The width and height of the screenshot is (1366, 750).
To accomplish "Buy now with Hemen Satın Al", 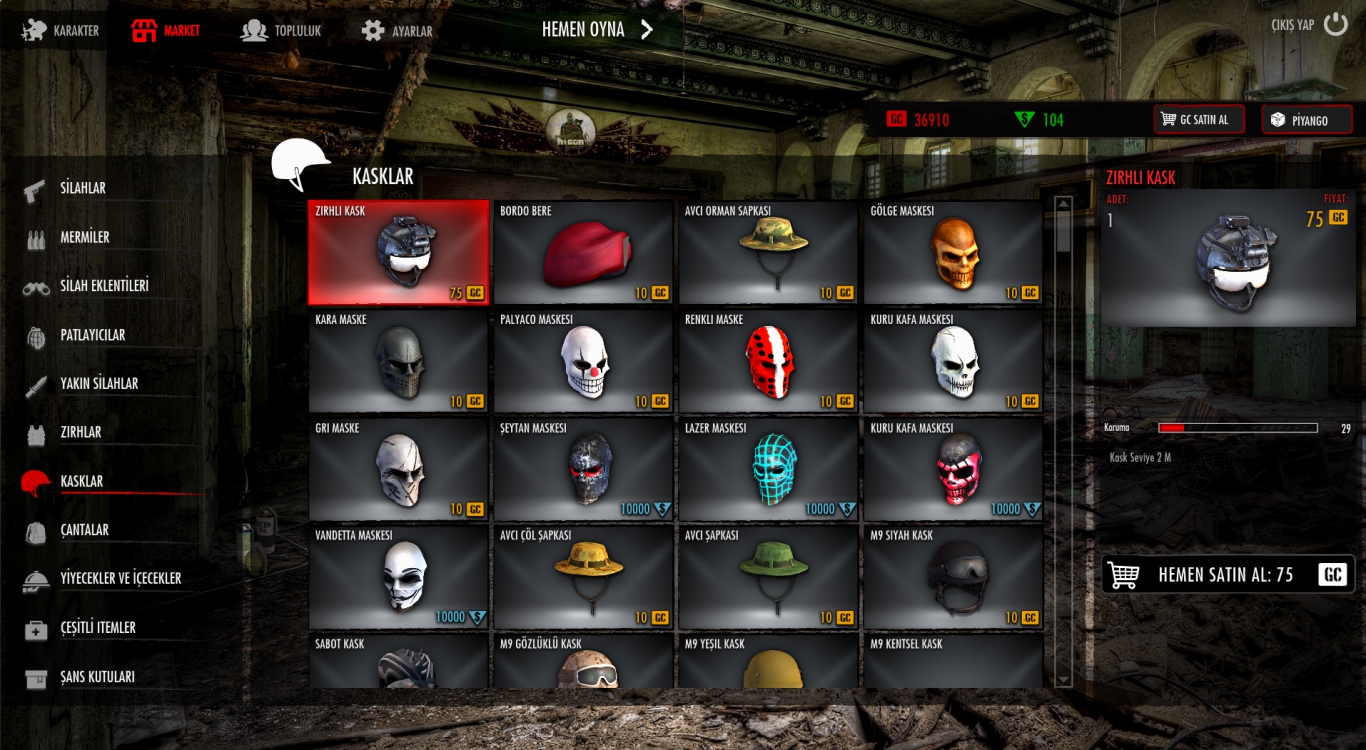I will [x=1228, y=575].
